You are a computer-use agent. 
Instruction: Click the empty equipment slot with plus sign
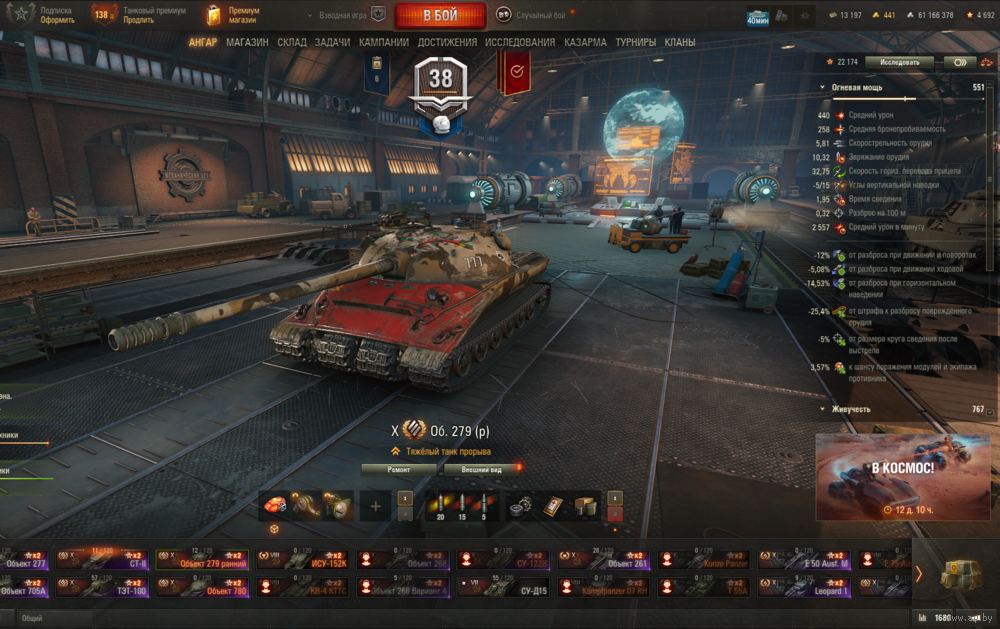point(376,506)
